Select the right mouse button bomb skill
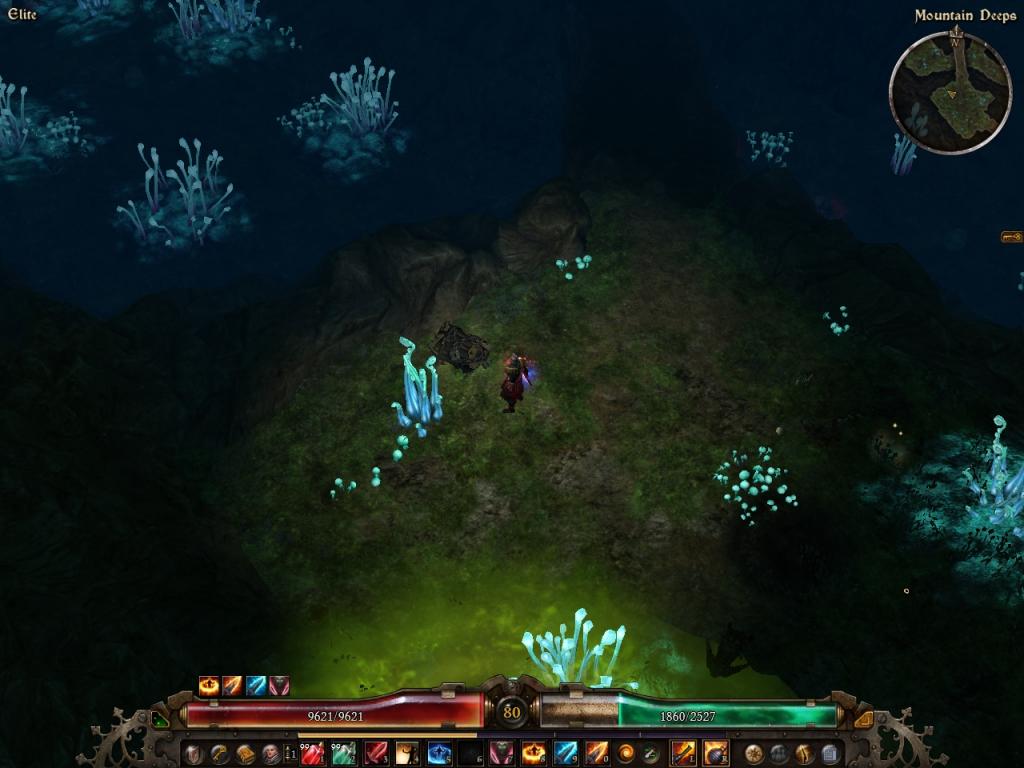This screenshot has width=1024, height=768. (x=716, y=753)
